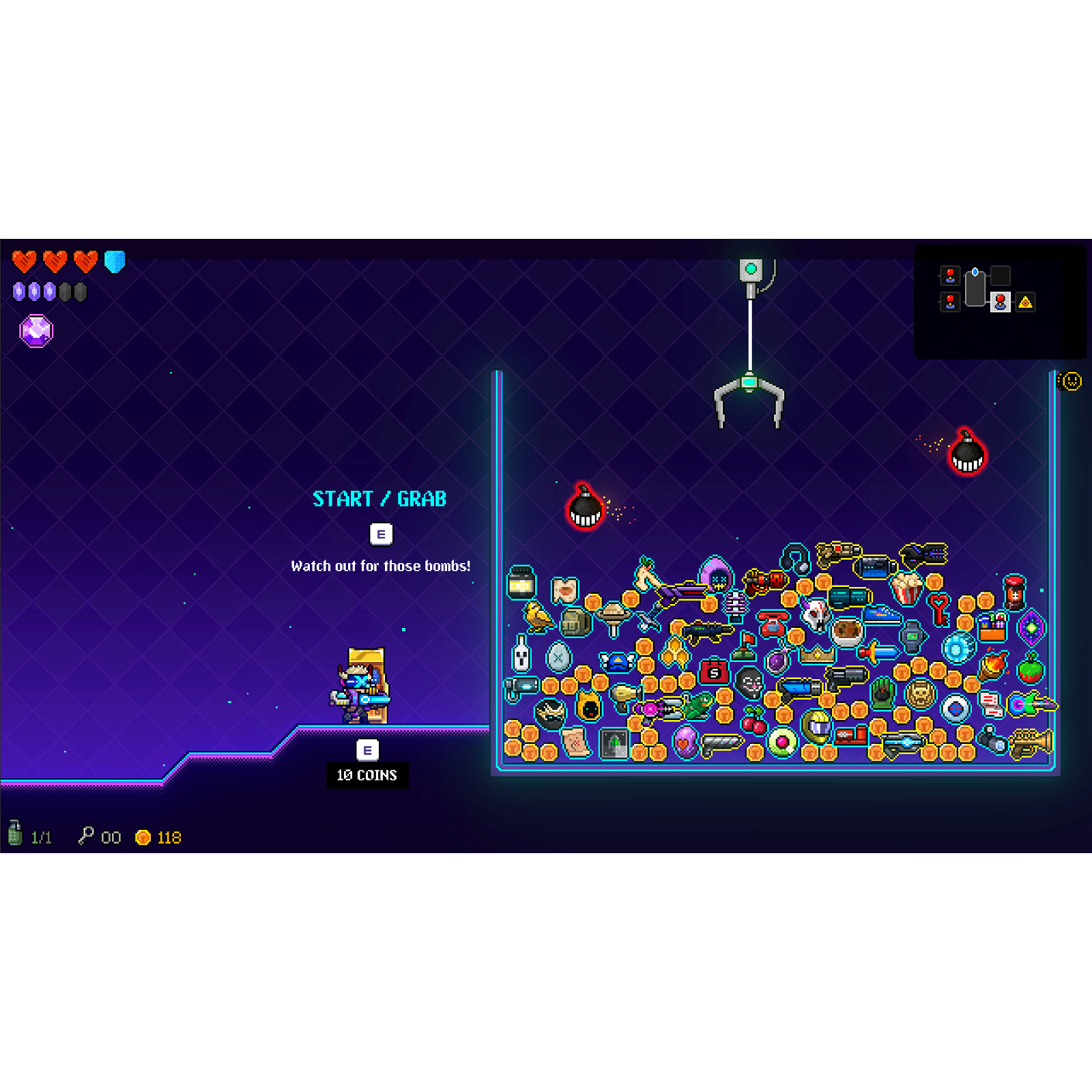Viewport: 1092px width, 1092px height.
Task: Click the glowing bomb near the right wall
Action: point(968,456)
